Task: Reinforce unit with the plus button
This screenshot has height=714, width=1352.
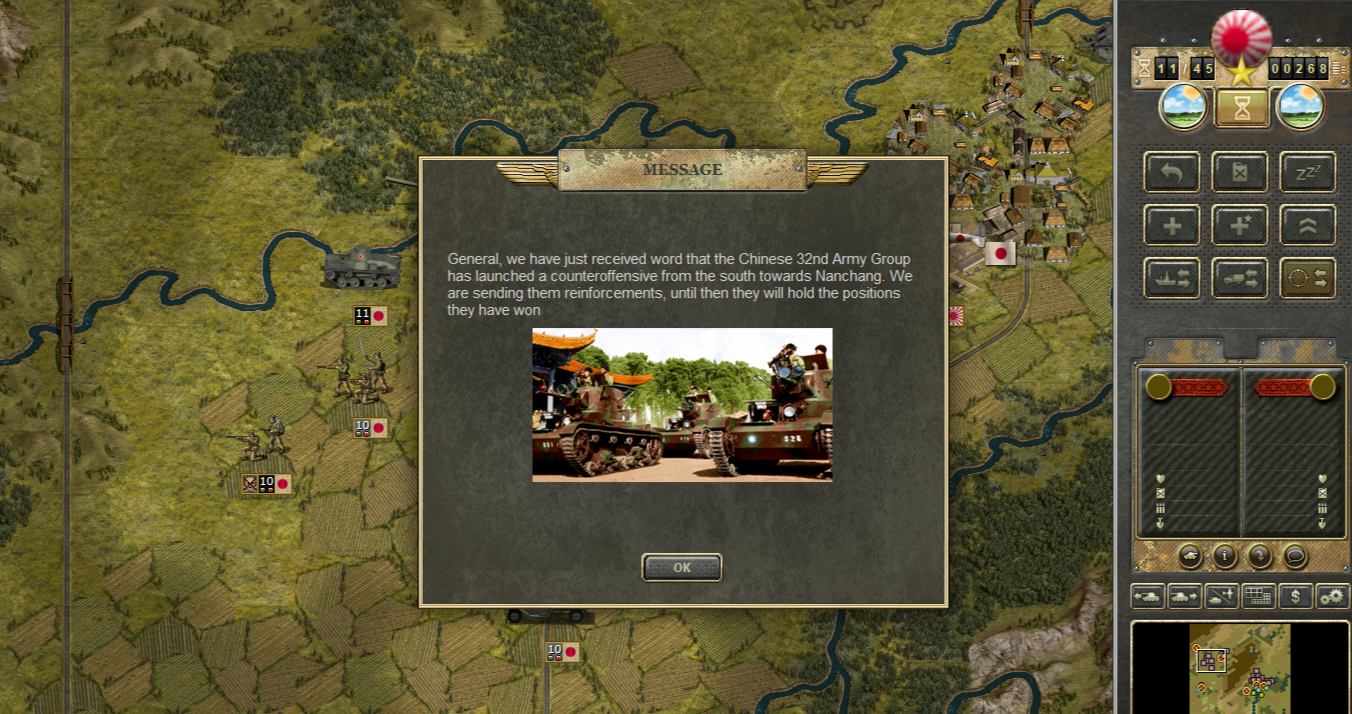Action: pos(1171,225)
